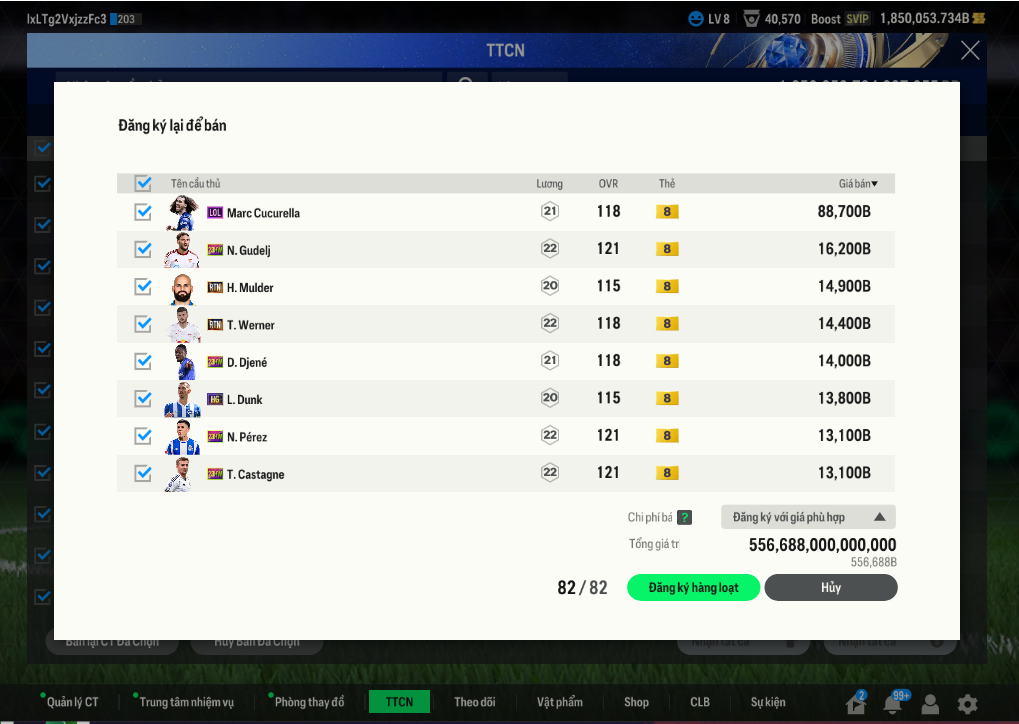This screenshot has width=1019, height=724.
Task: Deselect T. Werner from the list
Action: pos(143,324)
